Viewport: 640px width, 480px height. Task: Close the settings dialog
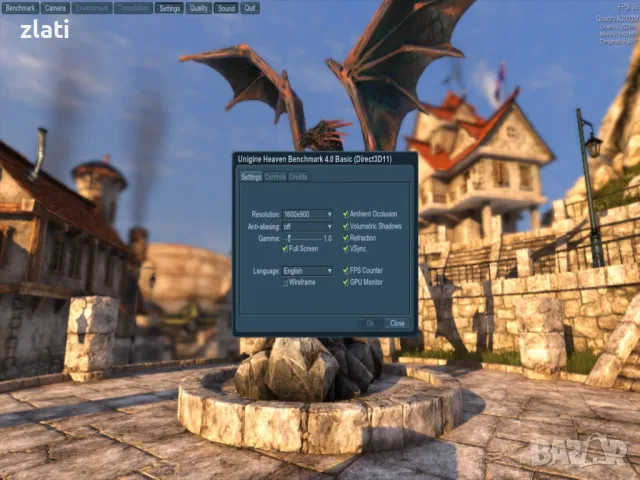[x=397, y=323]
